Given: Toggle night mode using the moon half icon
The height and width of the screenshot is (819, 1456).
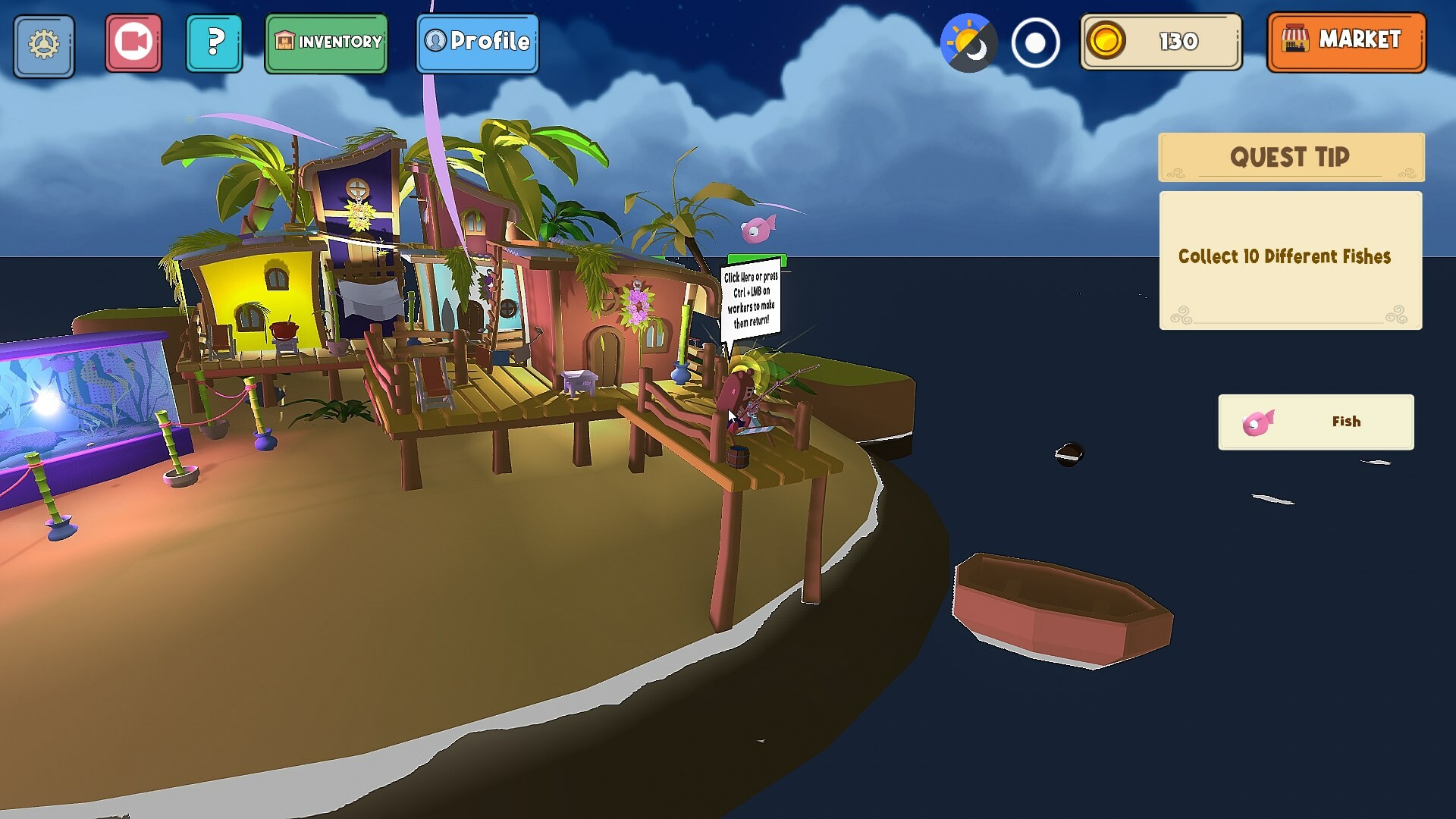Looking at the screenshot, I should pos(977,51).
